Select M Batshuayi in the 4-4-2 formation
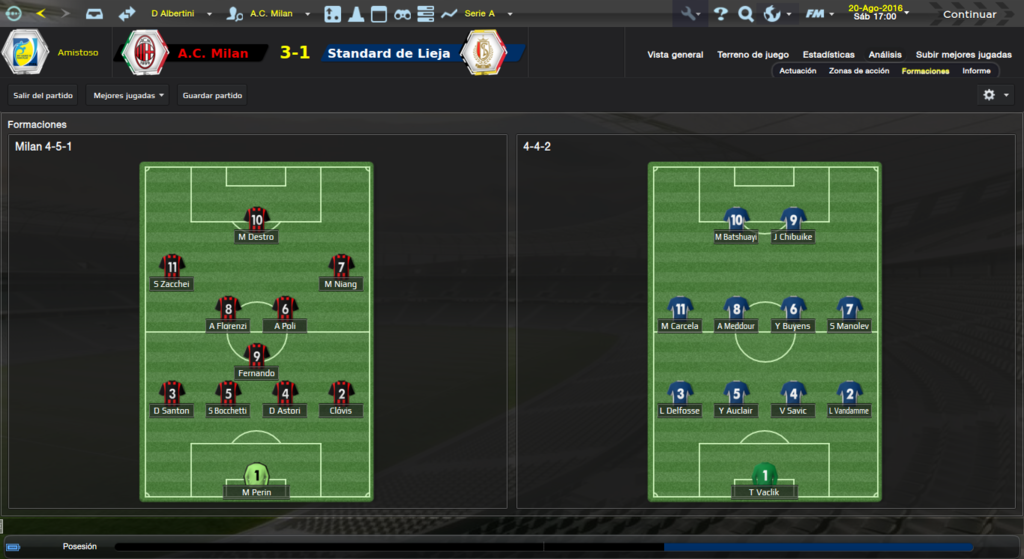This screenshot has height=559, width=1024. click(x=736, y=225)
